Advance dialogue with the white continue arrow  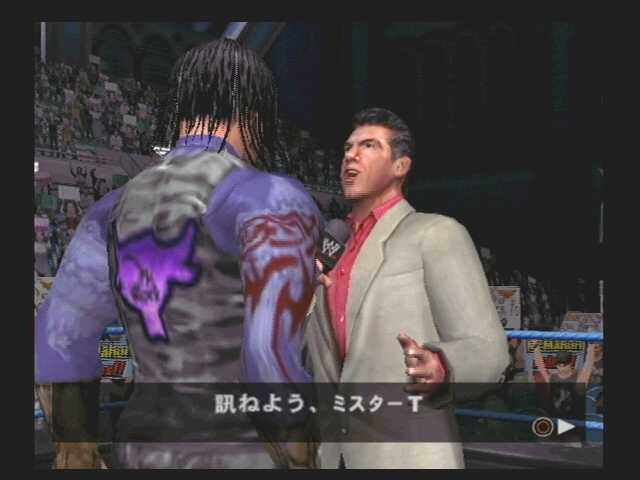(566, 427)
